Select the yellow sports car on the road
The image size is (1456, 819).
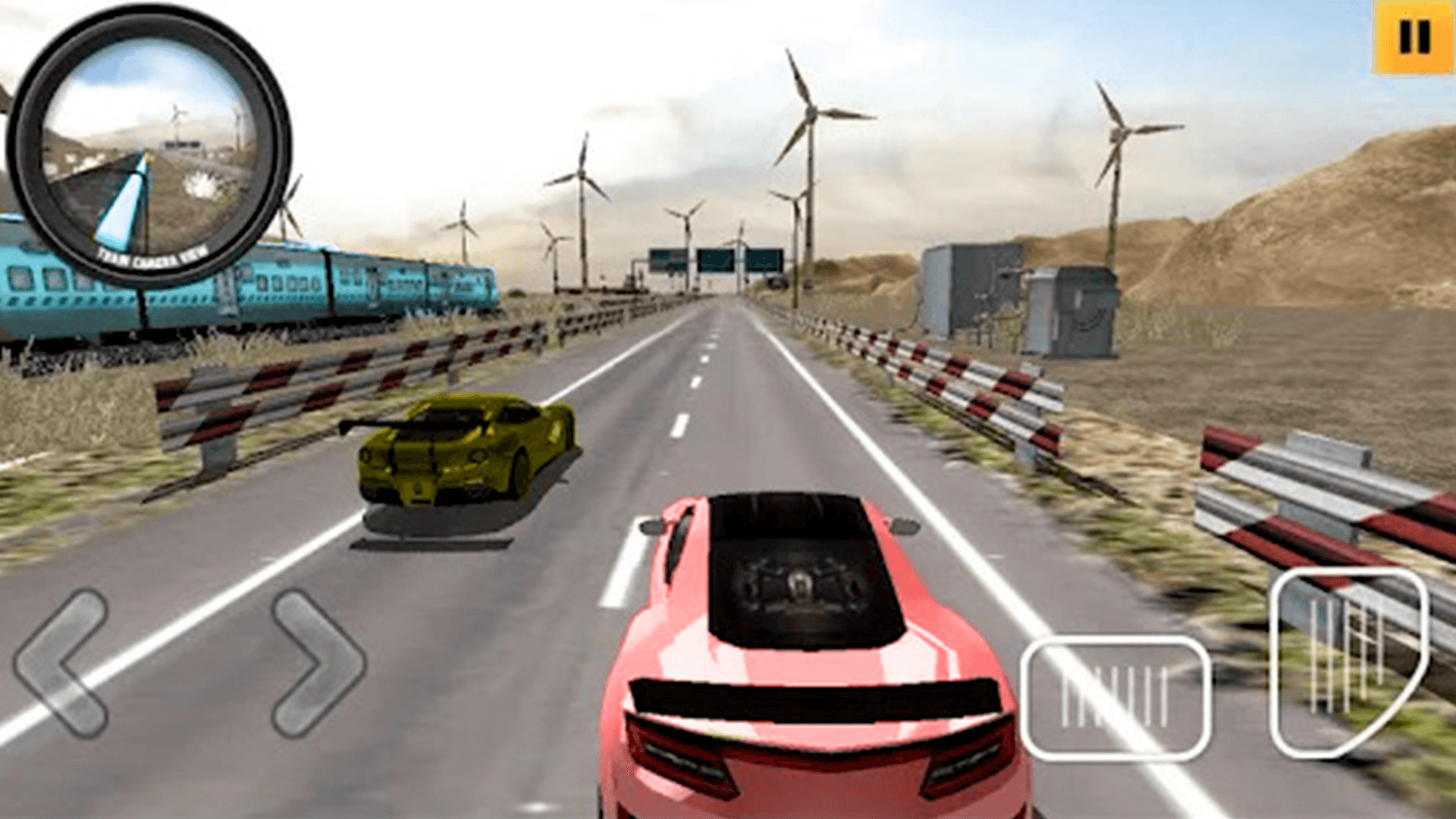coord(463,455)
